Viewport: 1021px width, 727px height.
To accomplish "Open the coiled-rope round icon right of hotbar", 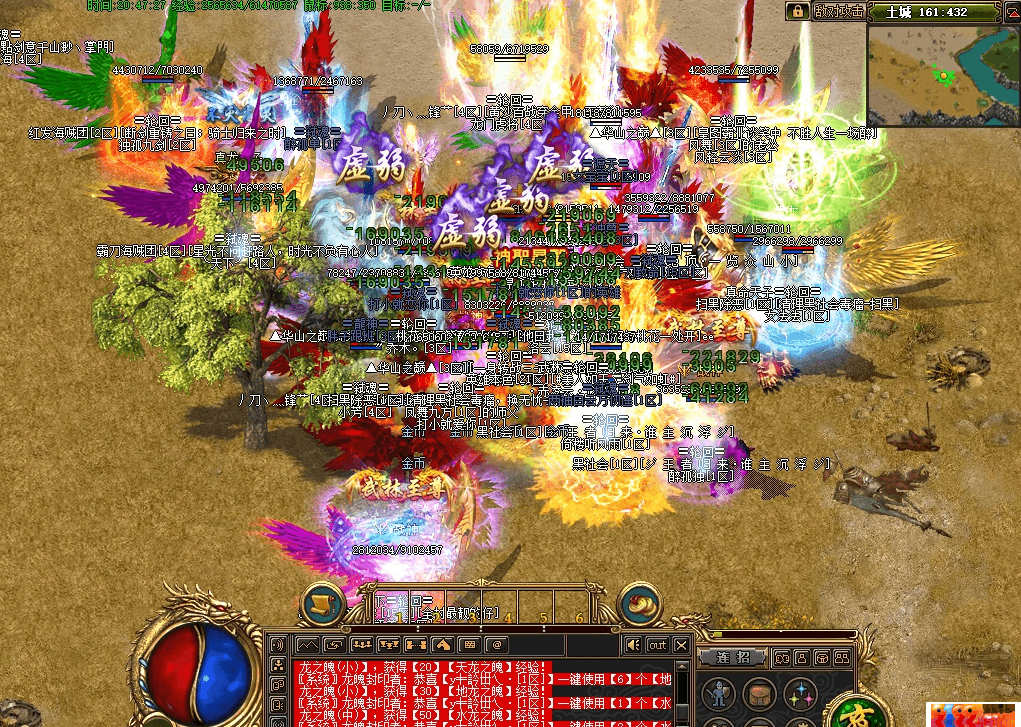I will coord(640,604).
